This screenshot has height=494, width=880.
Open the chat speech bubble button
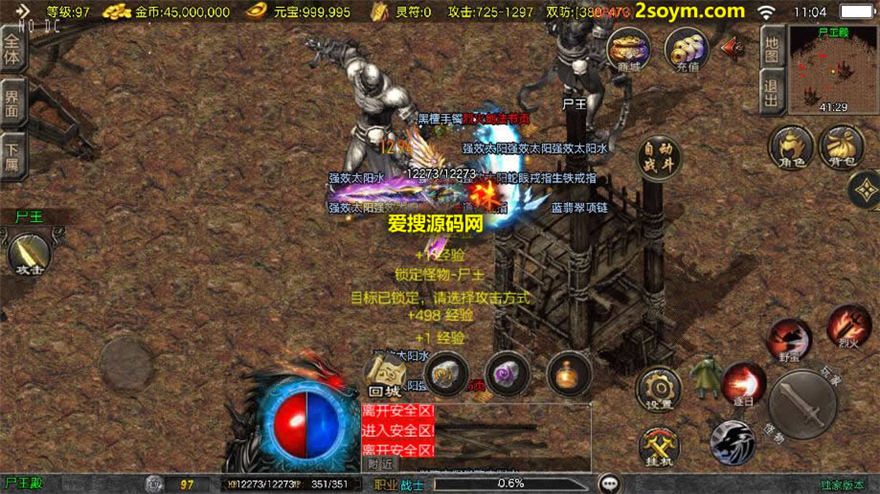(609, 483)
